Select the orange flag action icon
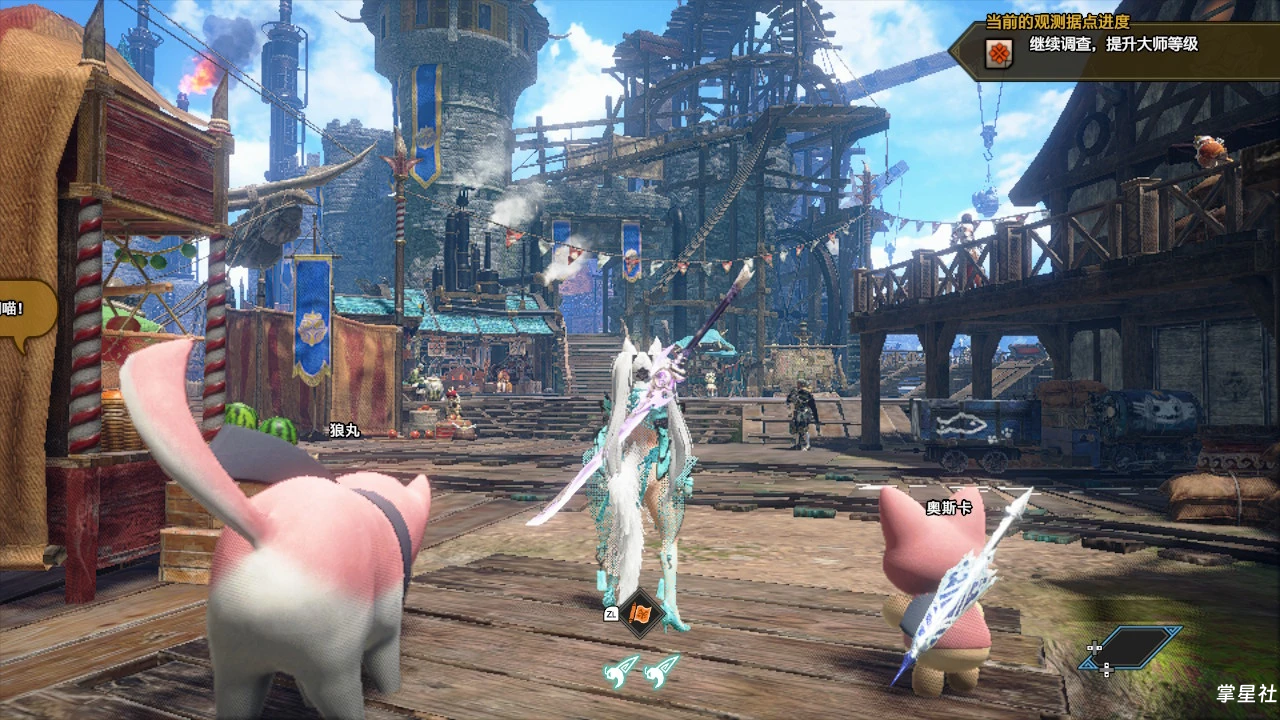 pos(641,613)
